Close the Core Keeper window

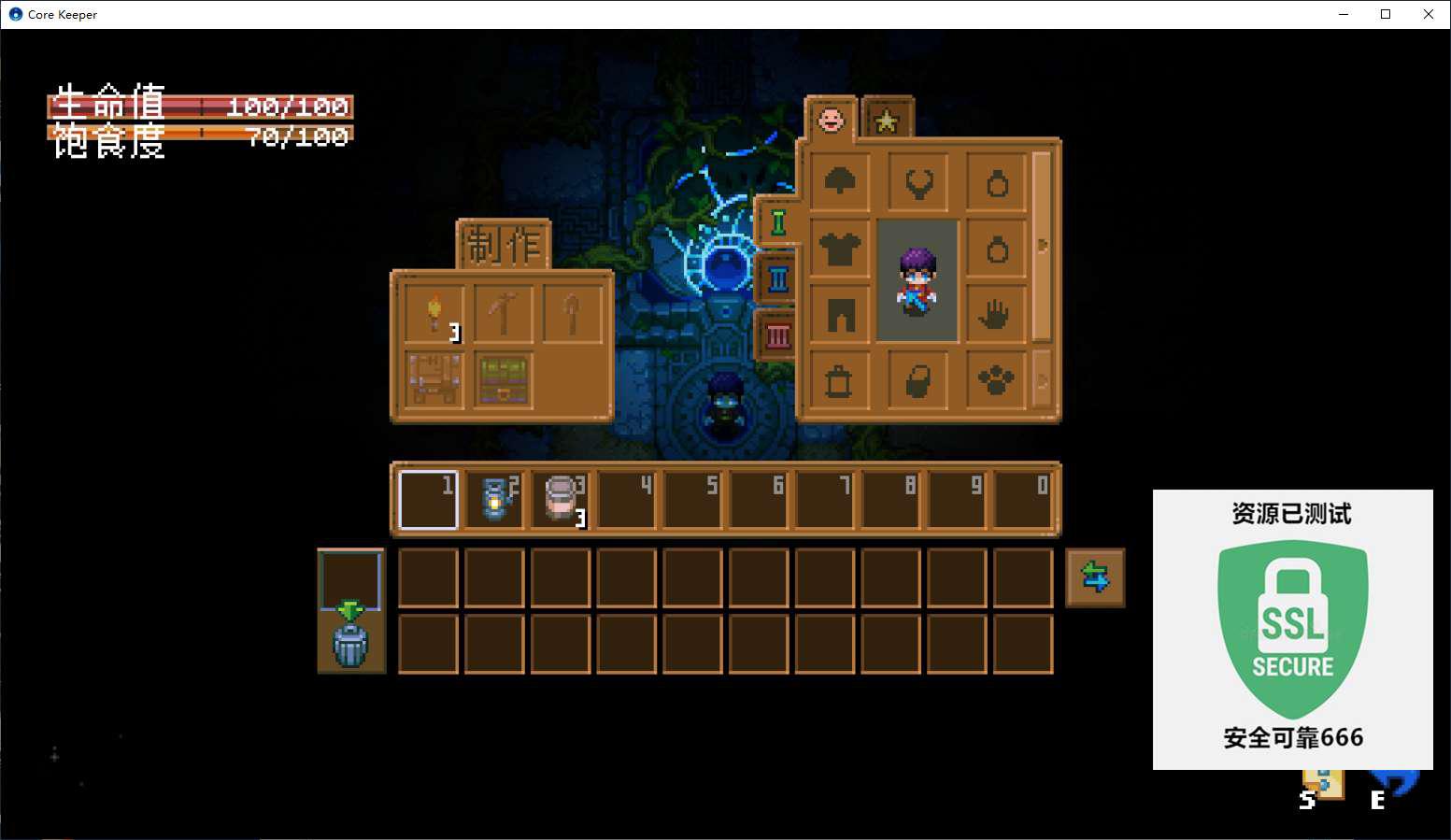coord(1428,14)
